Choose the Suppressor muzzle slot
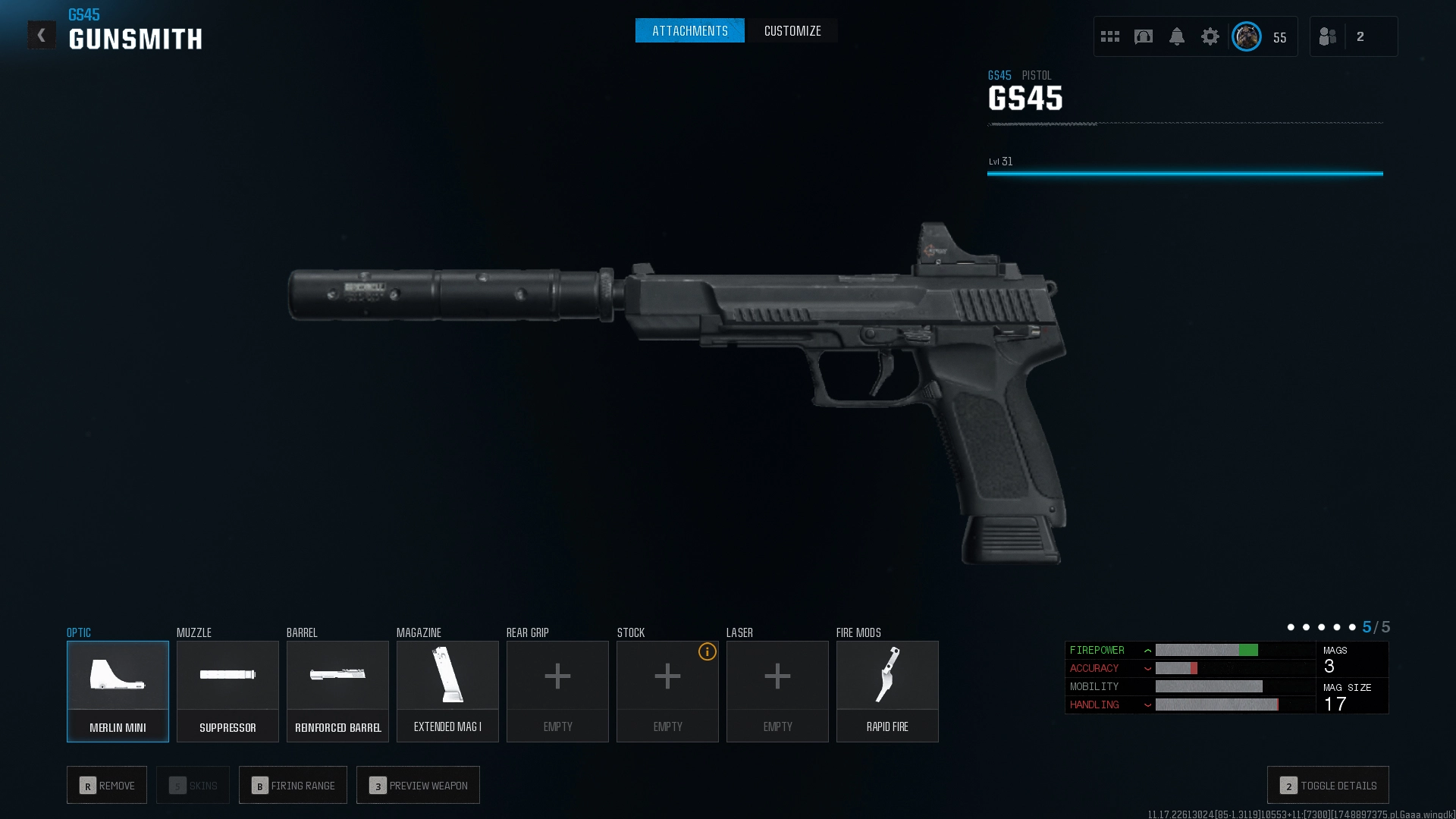This screenshot has width=1456, height=819. point(227,691)
